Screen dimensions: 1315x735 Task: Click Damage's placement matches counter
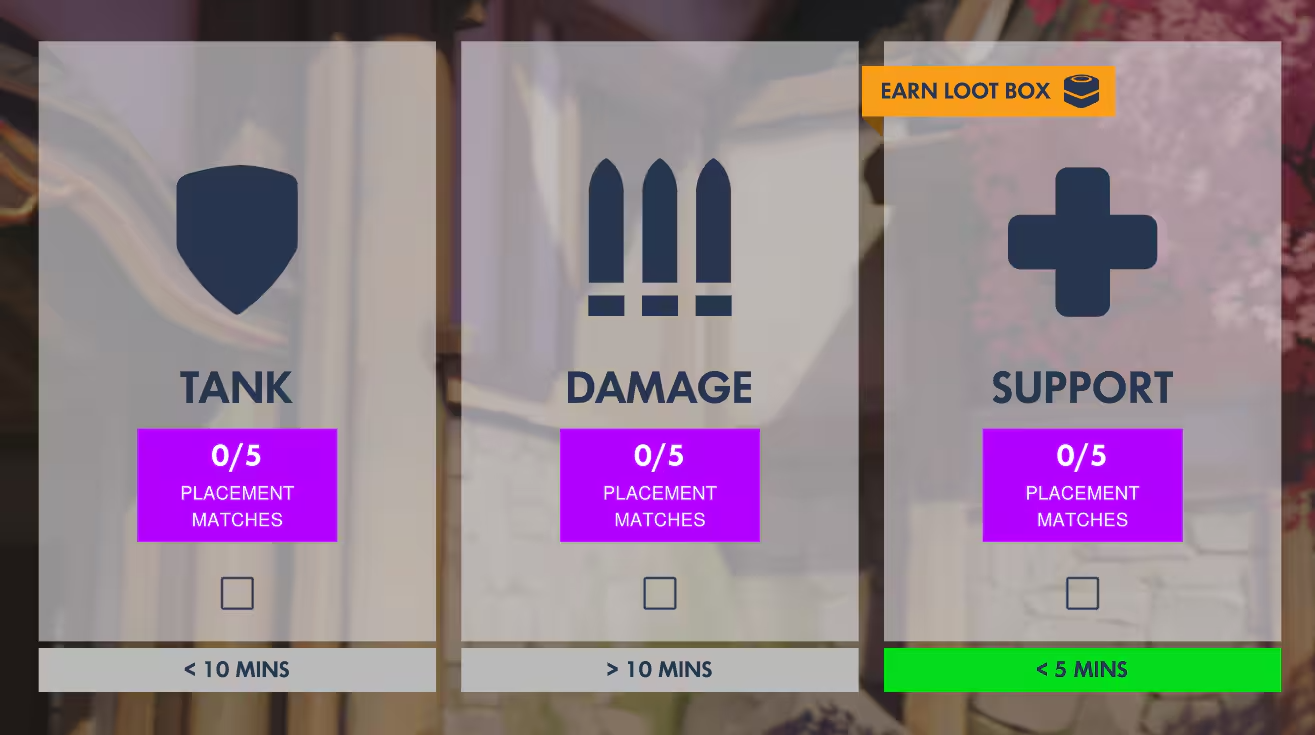click(659, 485)
